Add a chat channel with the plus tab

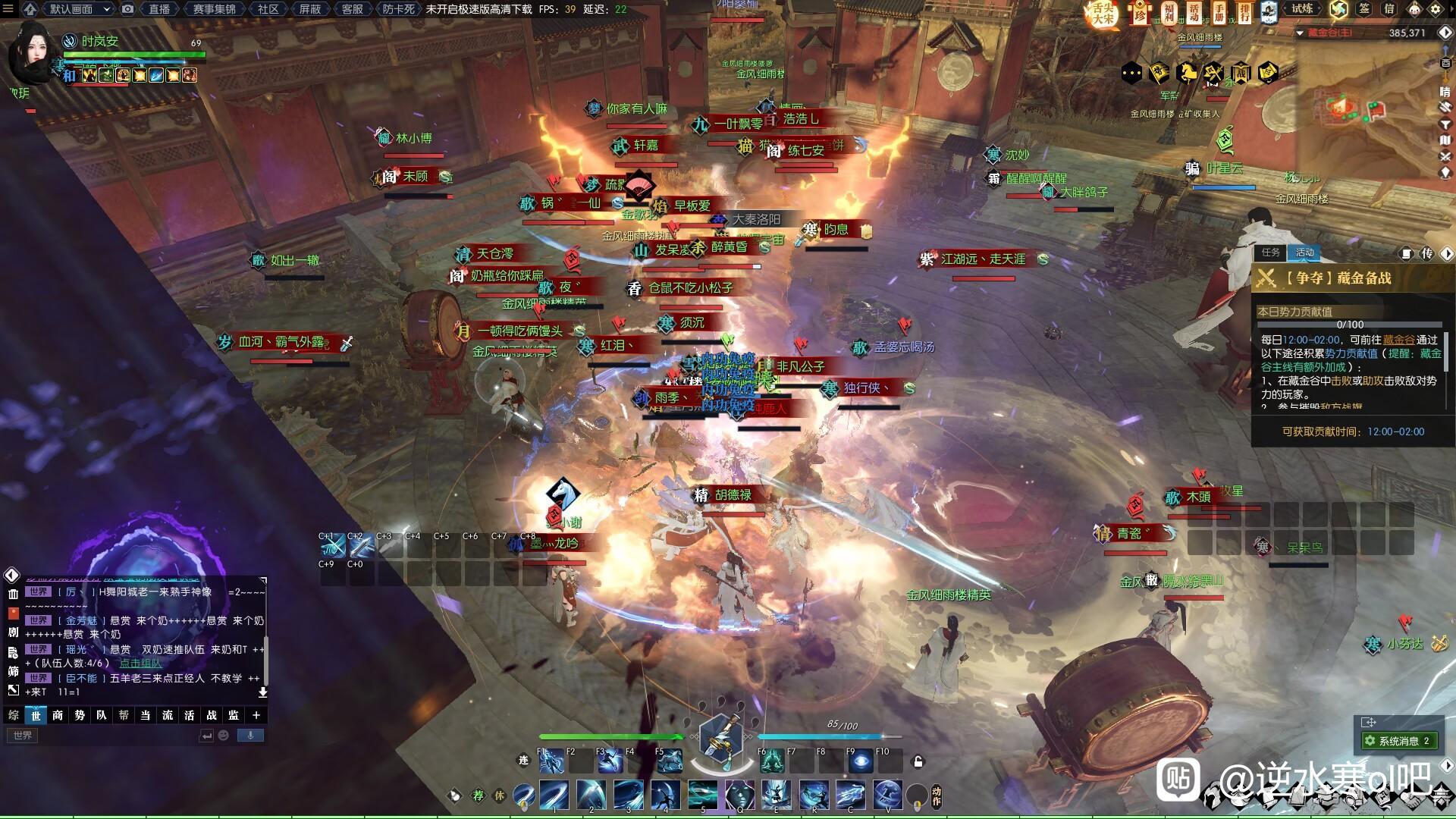(x=256, y=715)
